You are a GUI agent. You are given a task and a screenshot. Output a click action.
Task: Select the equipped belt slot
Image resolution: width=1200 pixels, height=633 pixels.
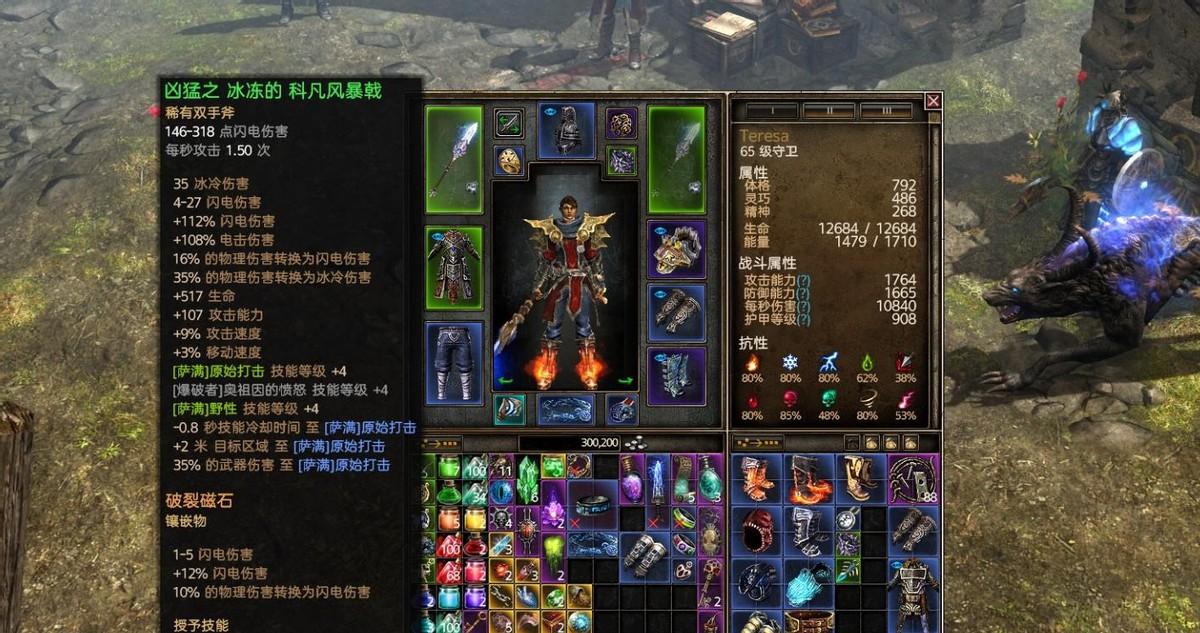click(566, 408)
